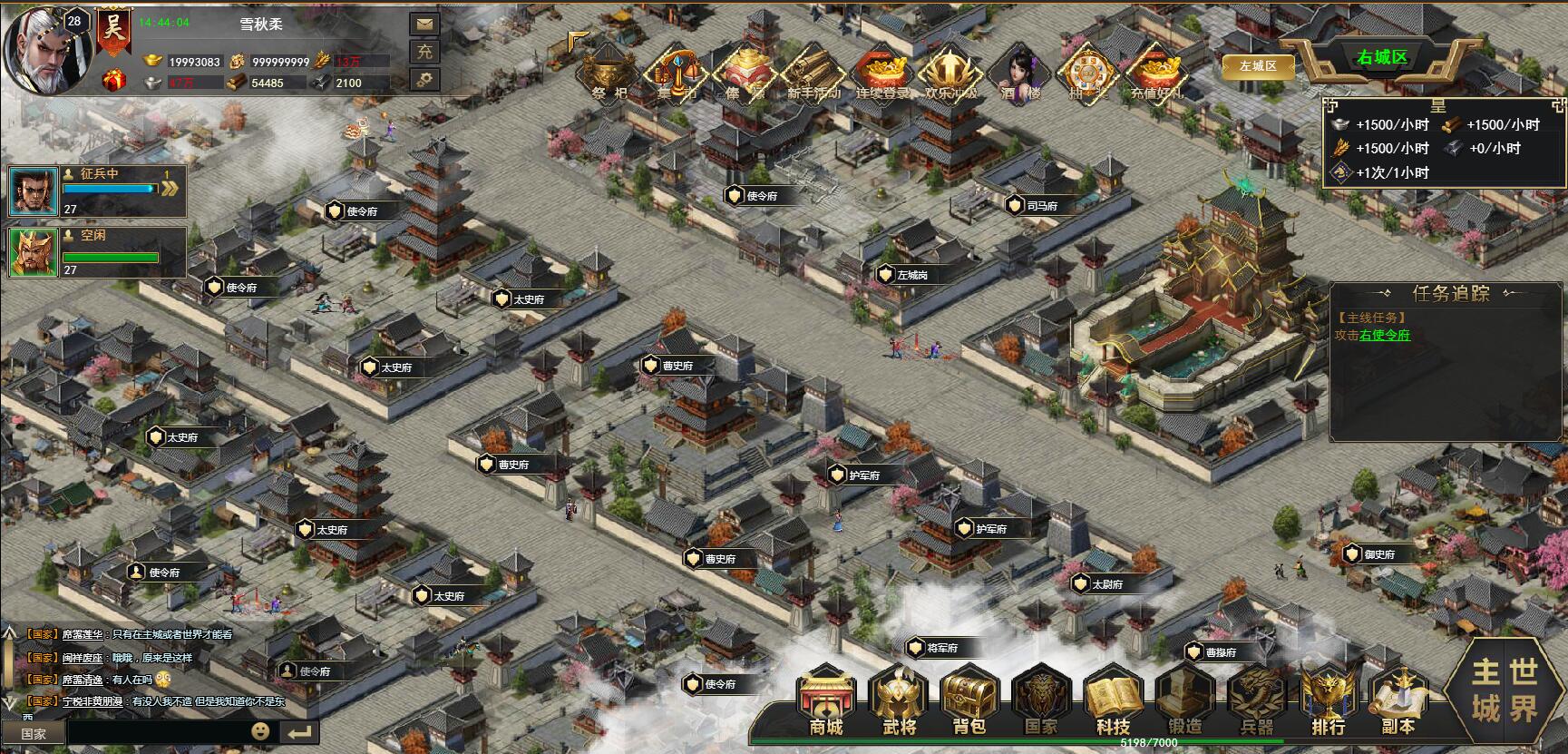Open the recharge (充) button
This screenshot has height=754, width=1568.
424,52
